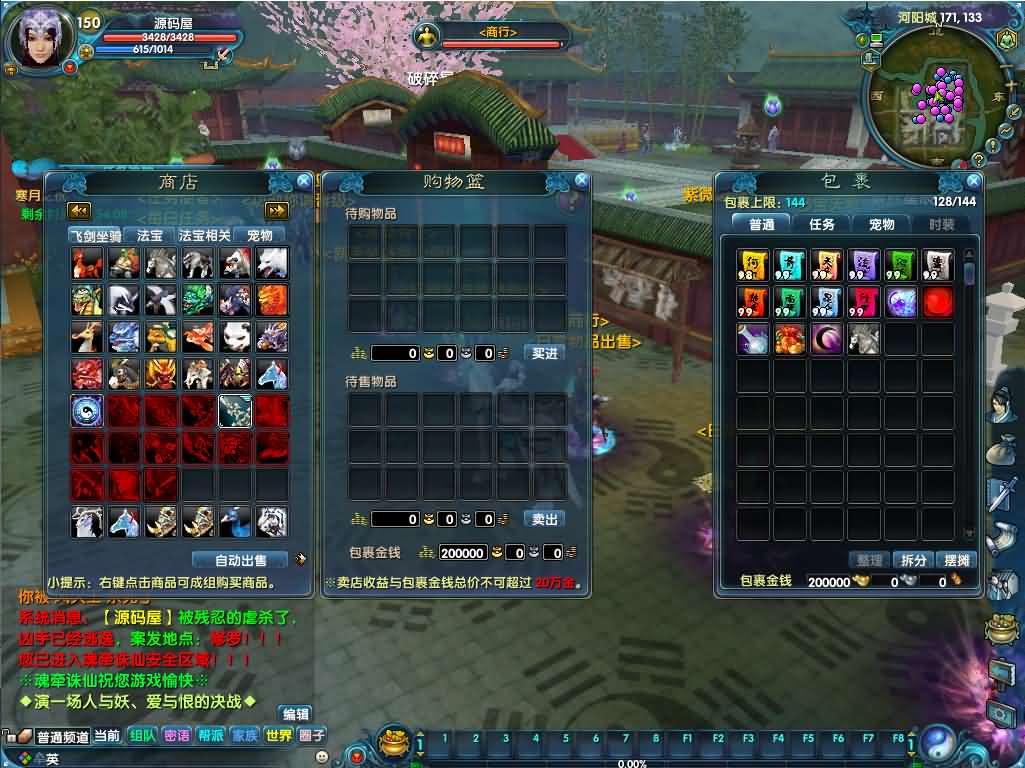Switch to the 任务 tab in the bag
This screenshot has height=768, width=1025.
coord(821,224)
